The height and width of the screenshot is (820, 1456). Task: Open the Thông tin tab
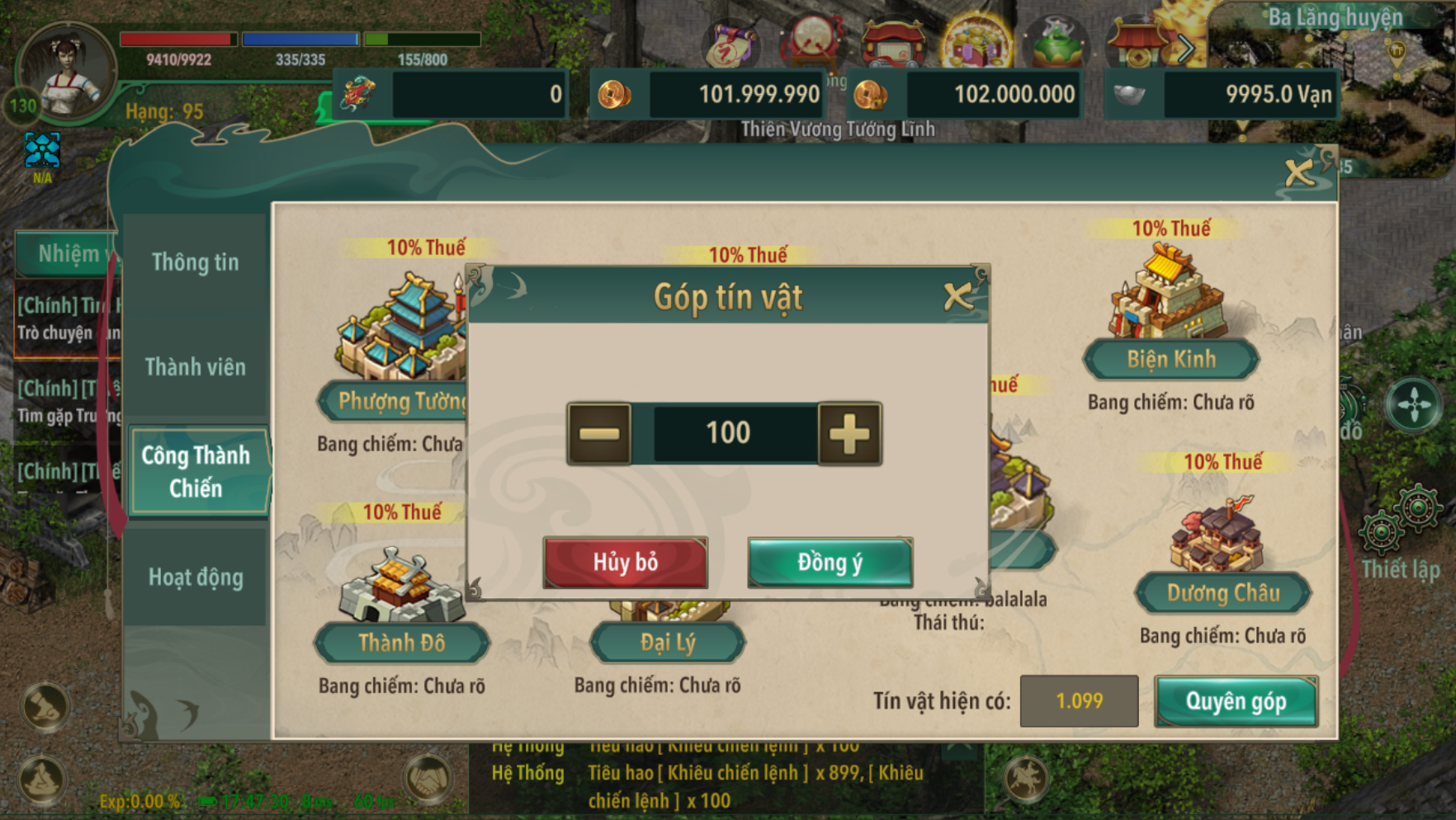196,262
